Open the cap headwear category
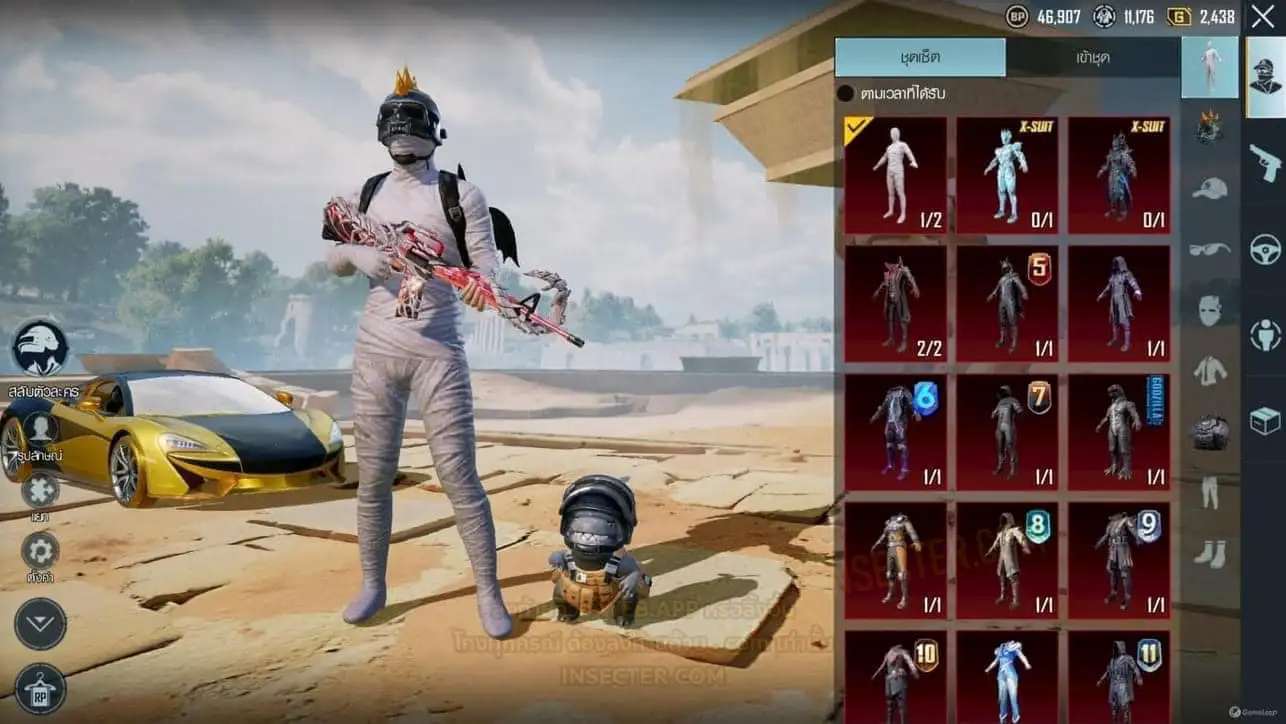Screen dimensions: 1286x724 tap(1210, 189)
